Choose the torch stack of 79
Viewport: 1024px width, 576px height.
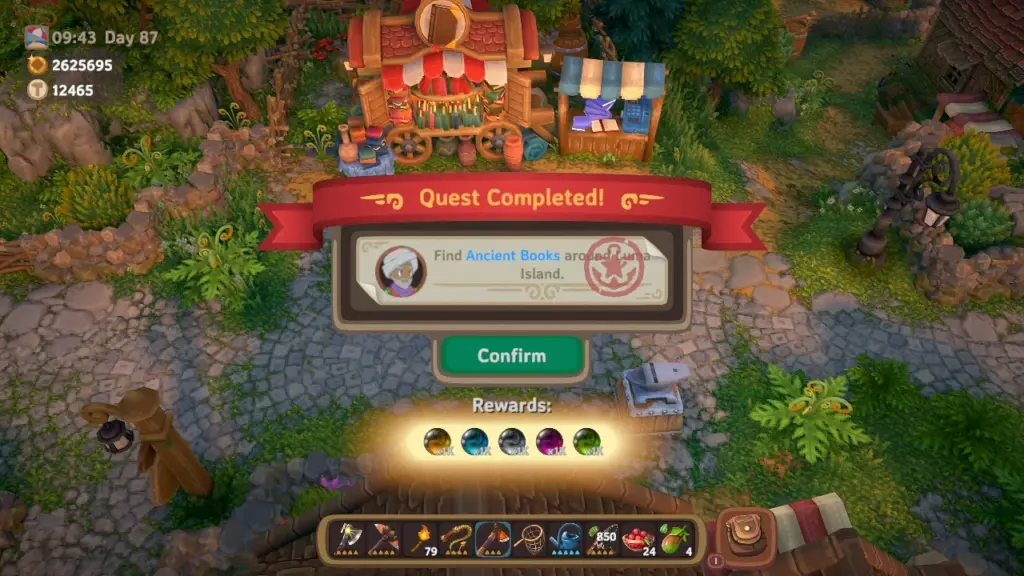(x=420, y=539)
